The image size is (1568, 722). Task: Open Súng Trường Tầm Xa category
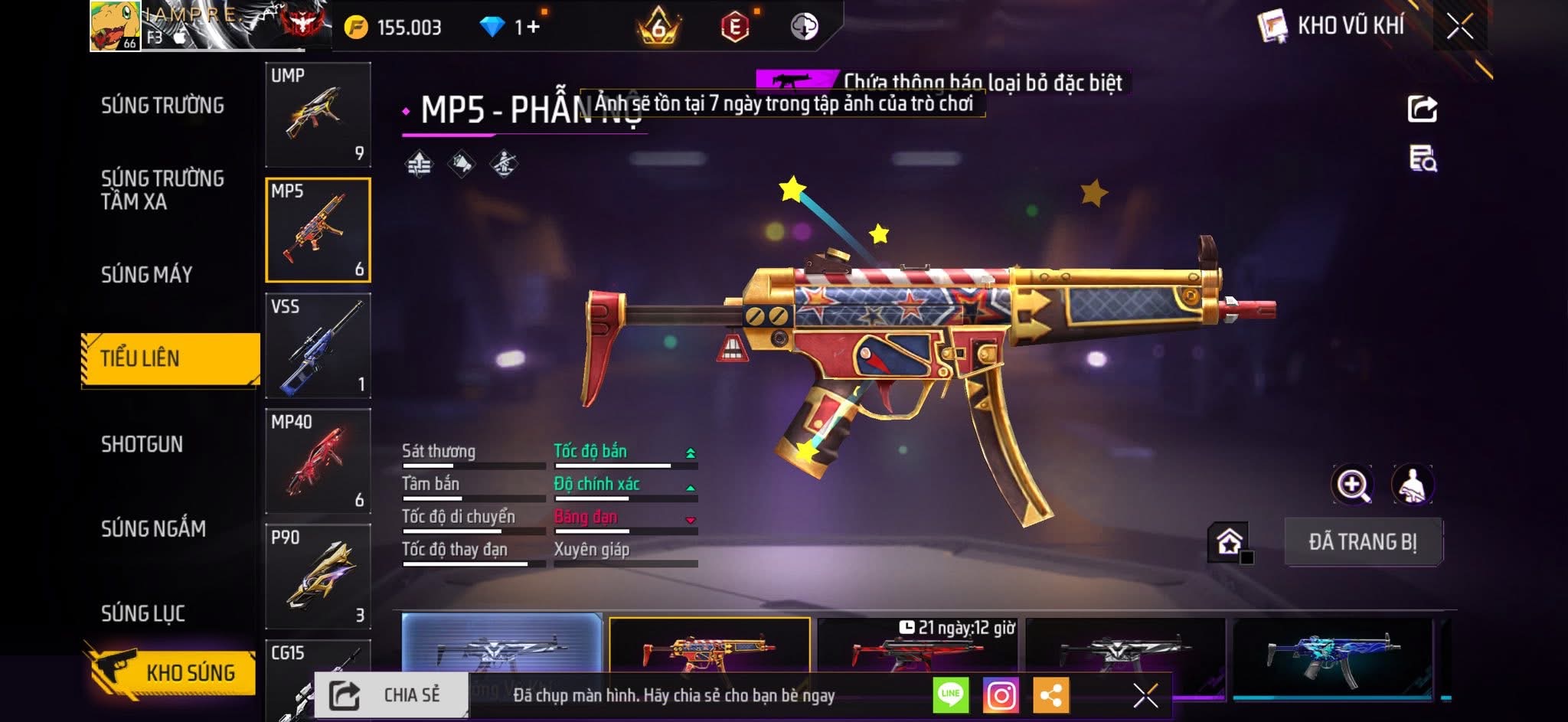coord(162,190)
